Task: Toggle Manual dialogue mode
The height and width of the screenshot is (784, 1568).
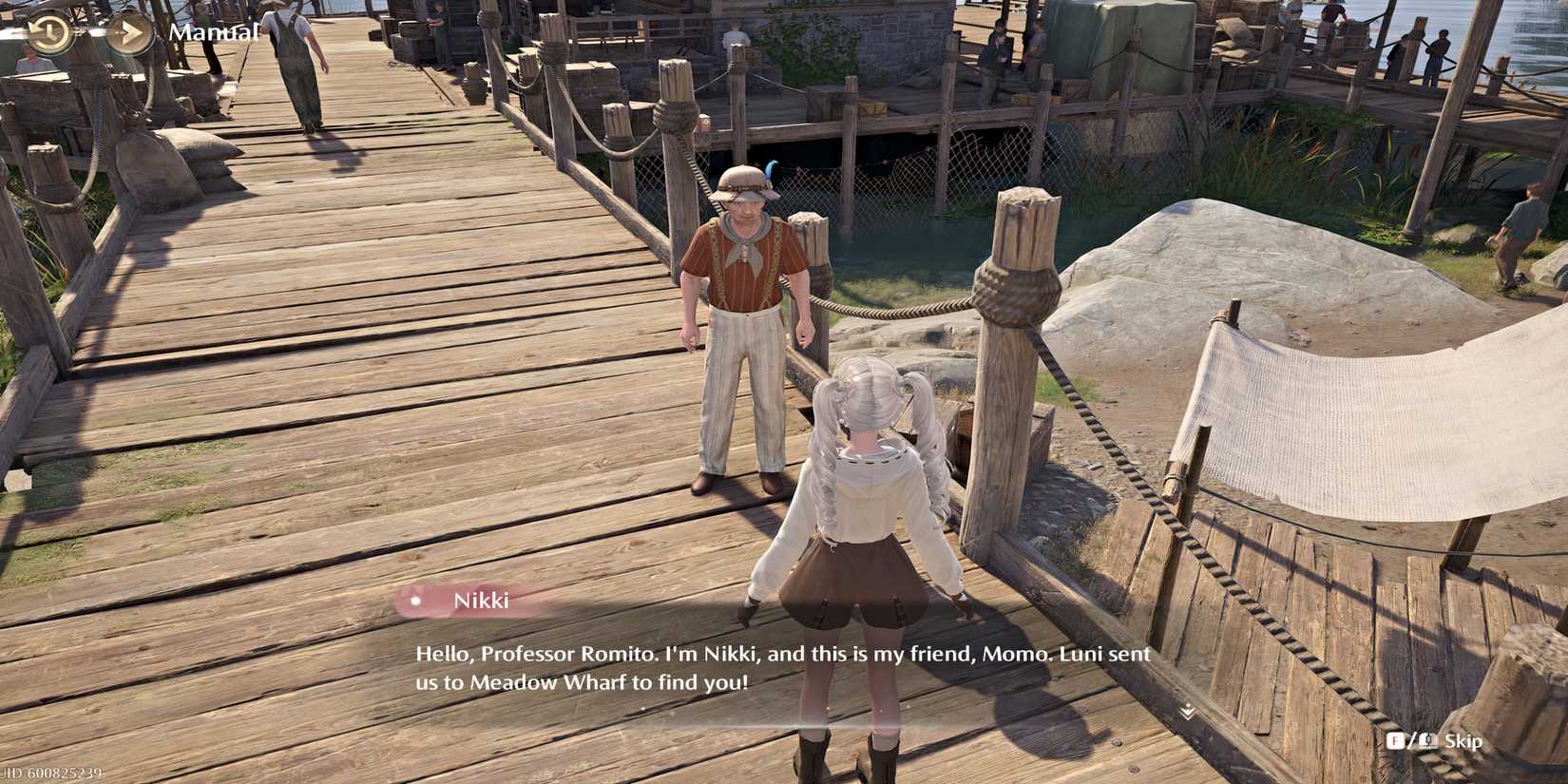Action: click(x=214, y=30)
